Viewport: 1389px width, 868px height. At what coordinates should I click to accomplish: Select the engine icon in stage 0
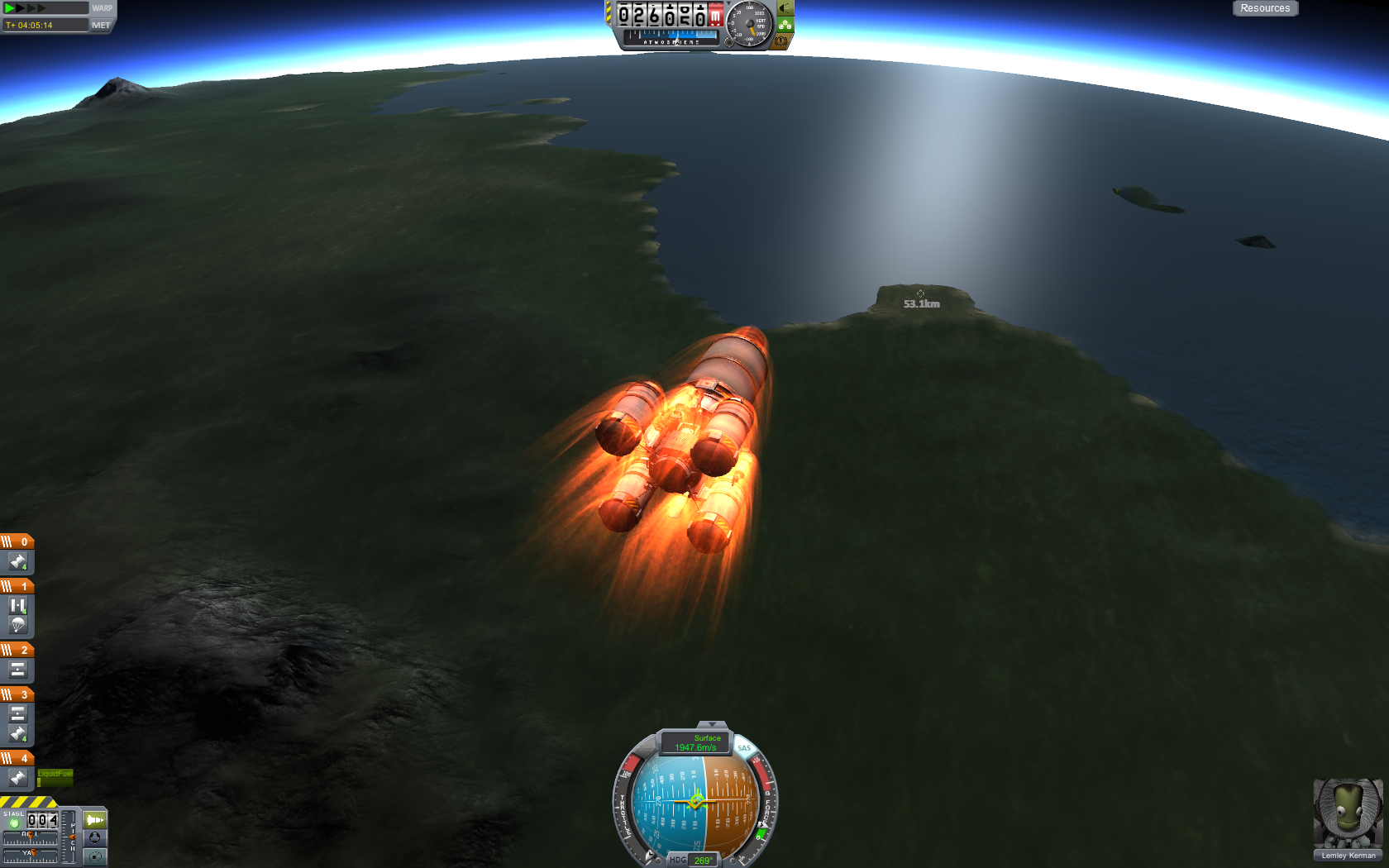(17, 562)
